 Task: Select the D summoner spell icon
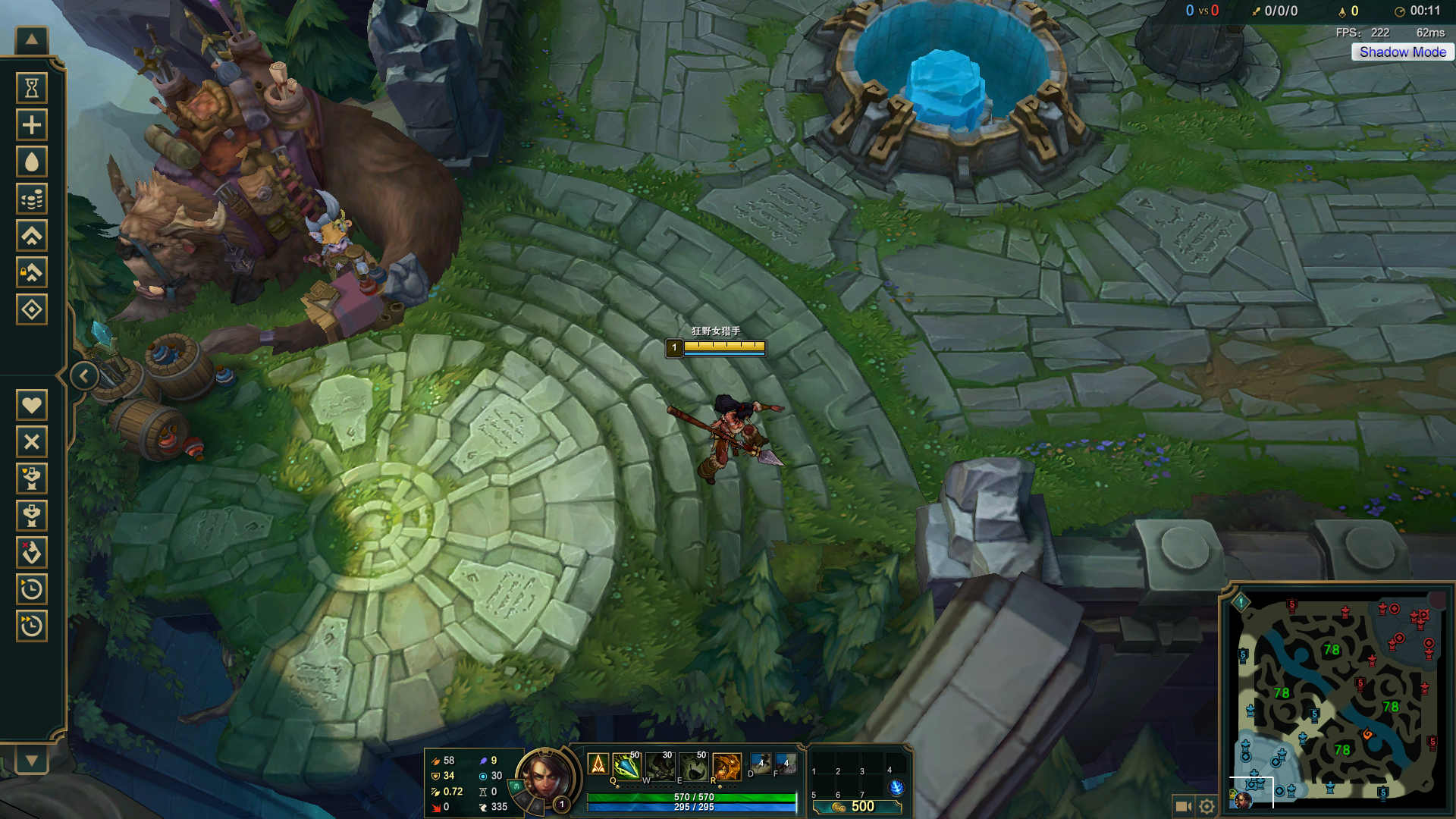(x=761, y=763)
